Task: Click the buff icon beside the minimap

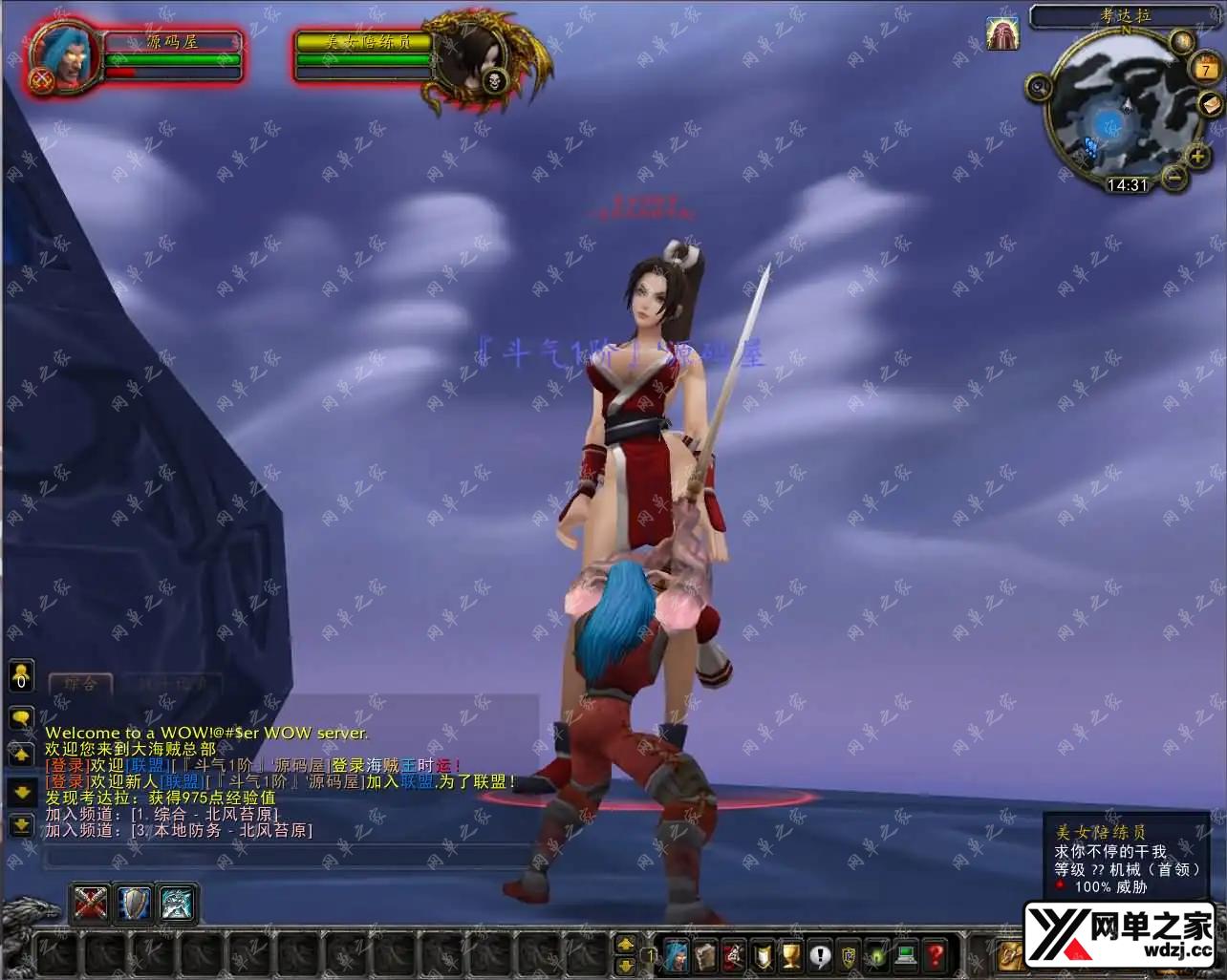Action: [x=1002, y=34]
